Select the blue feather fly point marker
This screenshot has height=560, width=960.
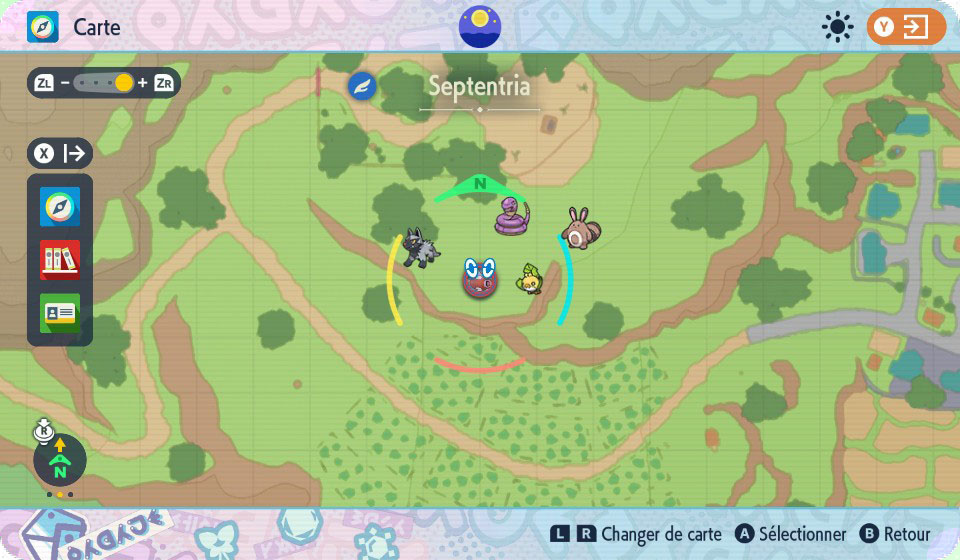tap(362, 87)
